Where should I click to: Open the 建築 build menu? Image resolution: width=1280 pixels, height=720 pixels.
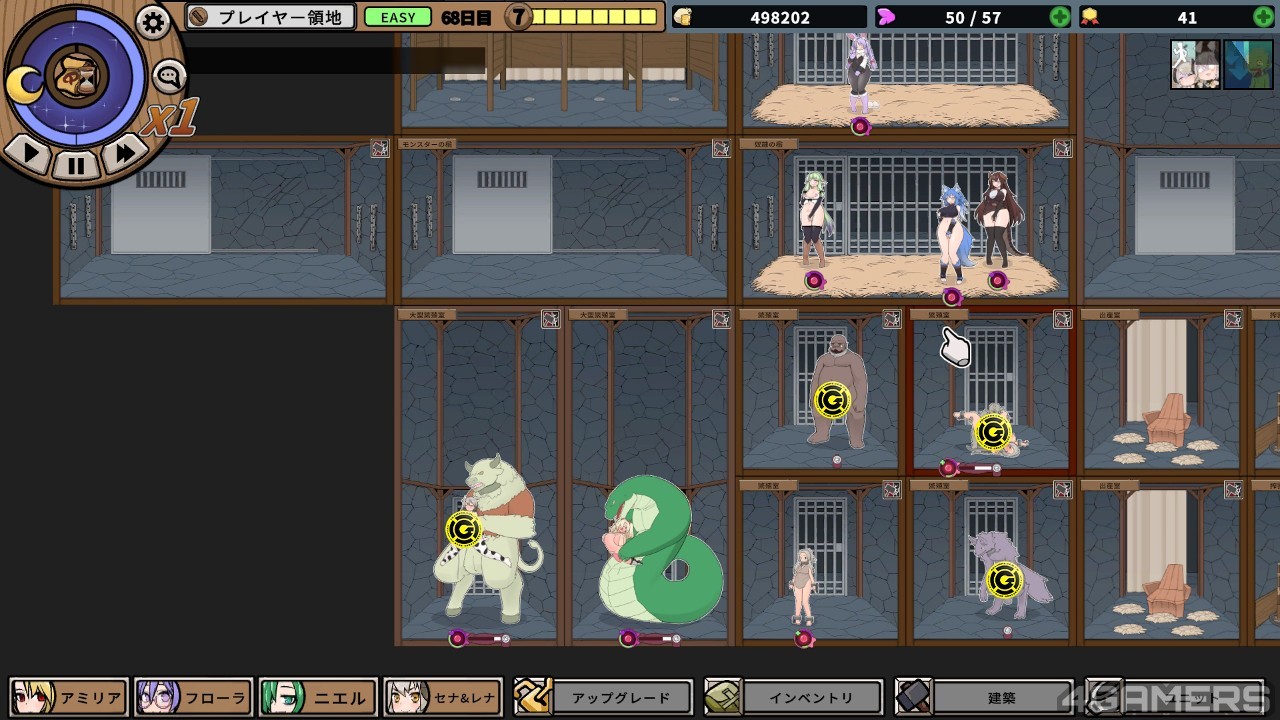(985, 698)
